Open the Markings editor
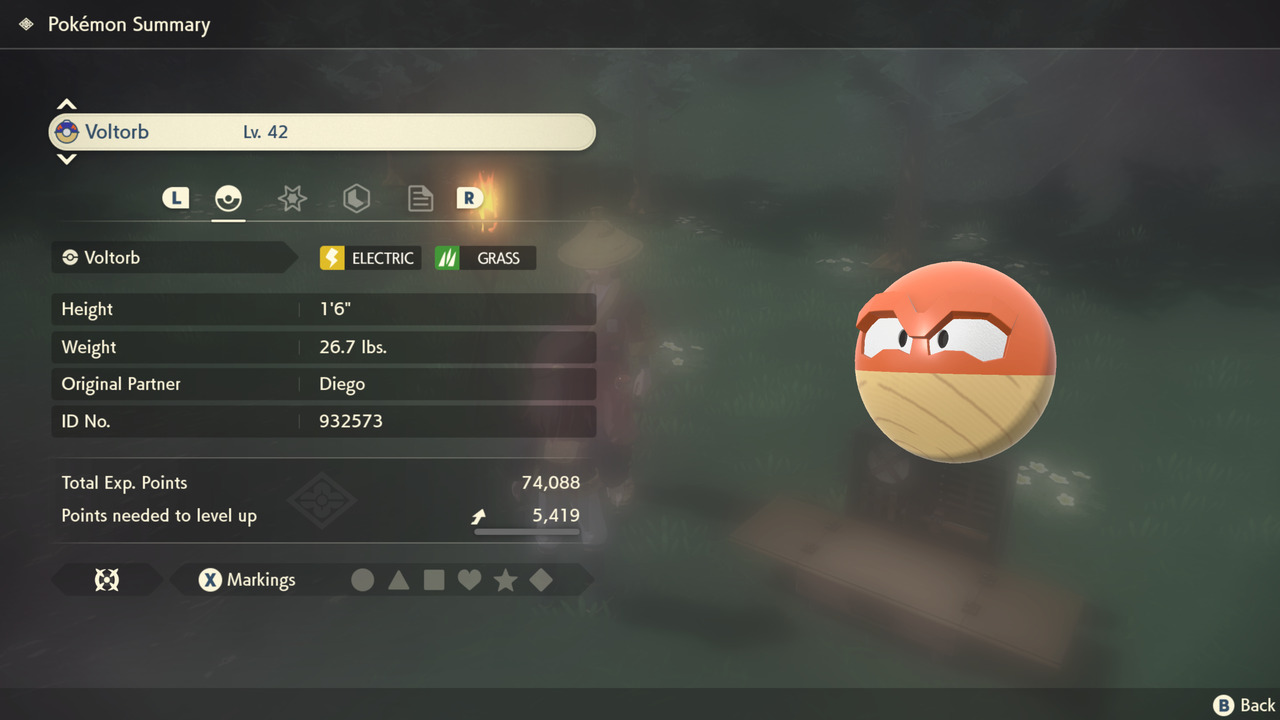The height and width of the screenshot is (720, 1280). click(x=247, y=580)
